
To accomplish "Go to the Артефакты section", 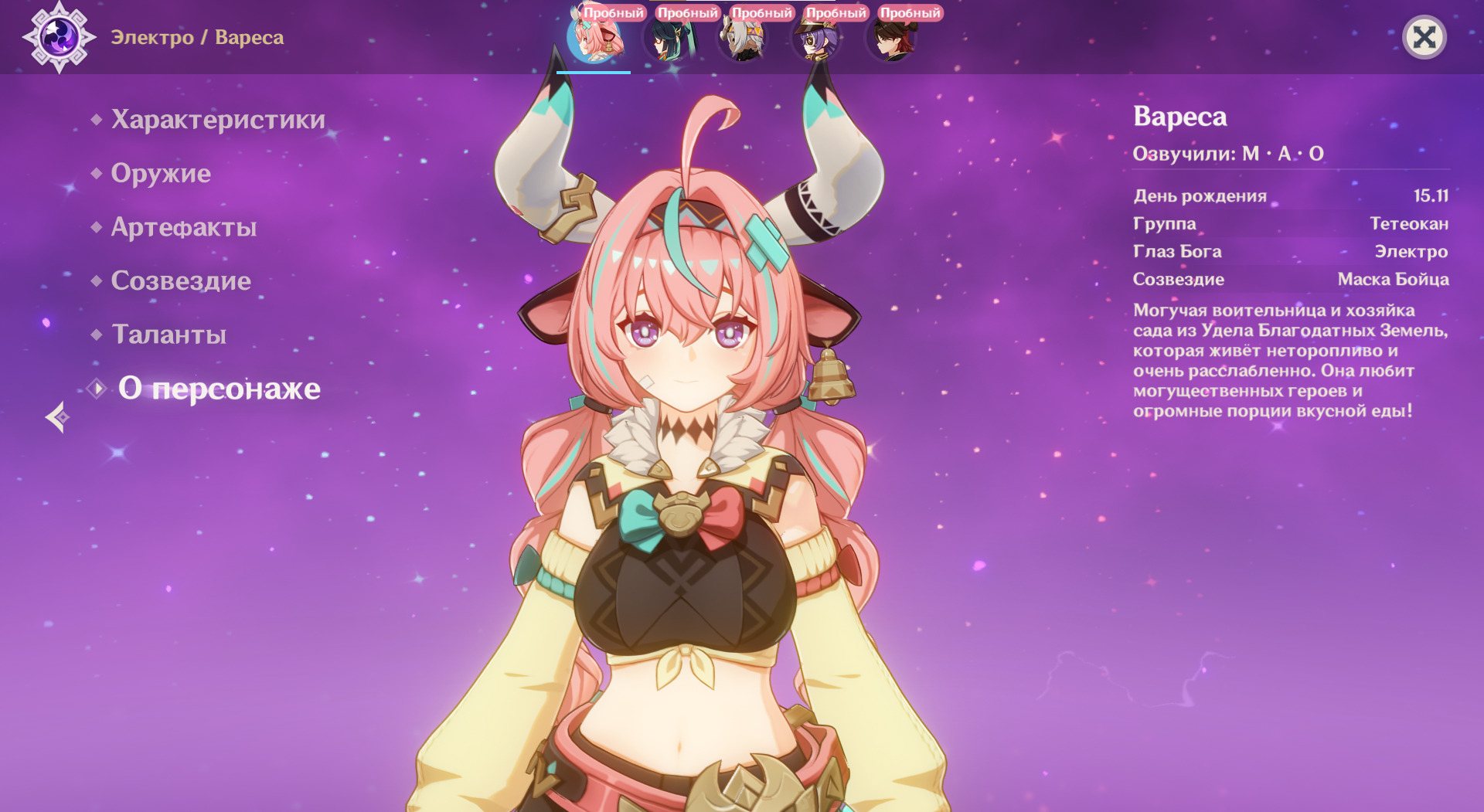I will [x=184, y=227].
